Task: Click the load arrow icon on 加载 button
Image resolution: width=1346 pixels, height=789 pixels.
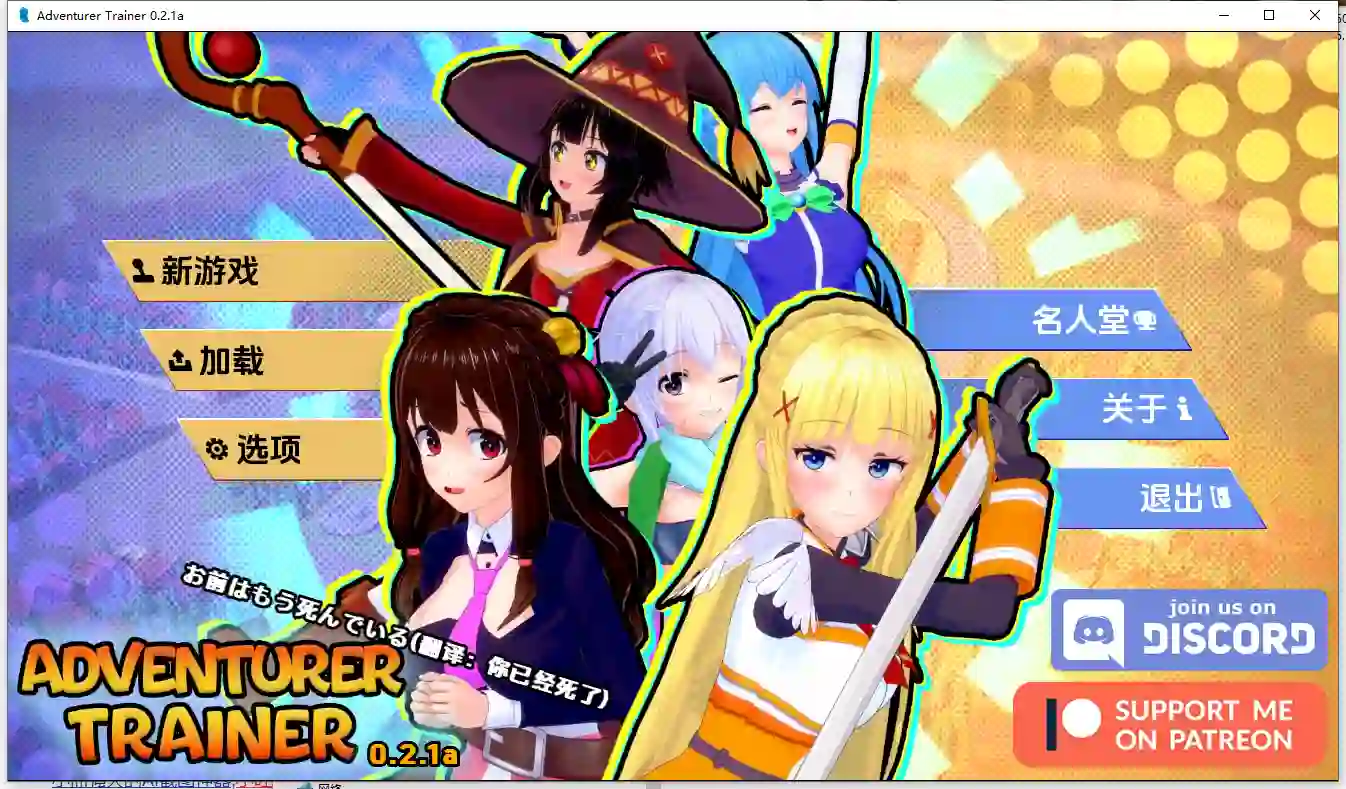Action: [179, 360]
